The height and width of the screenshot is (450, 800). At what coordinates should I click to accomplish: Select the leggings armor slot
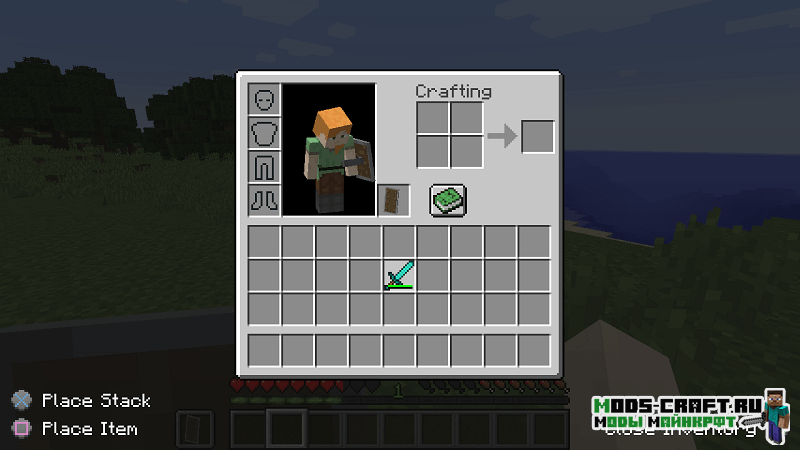coord(264,166)
